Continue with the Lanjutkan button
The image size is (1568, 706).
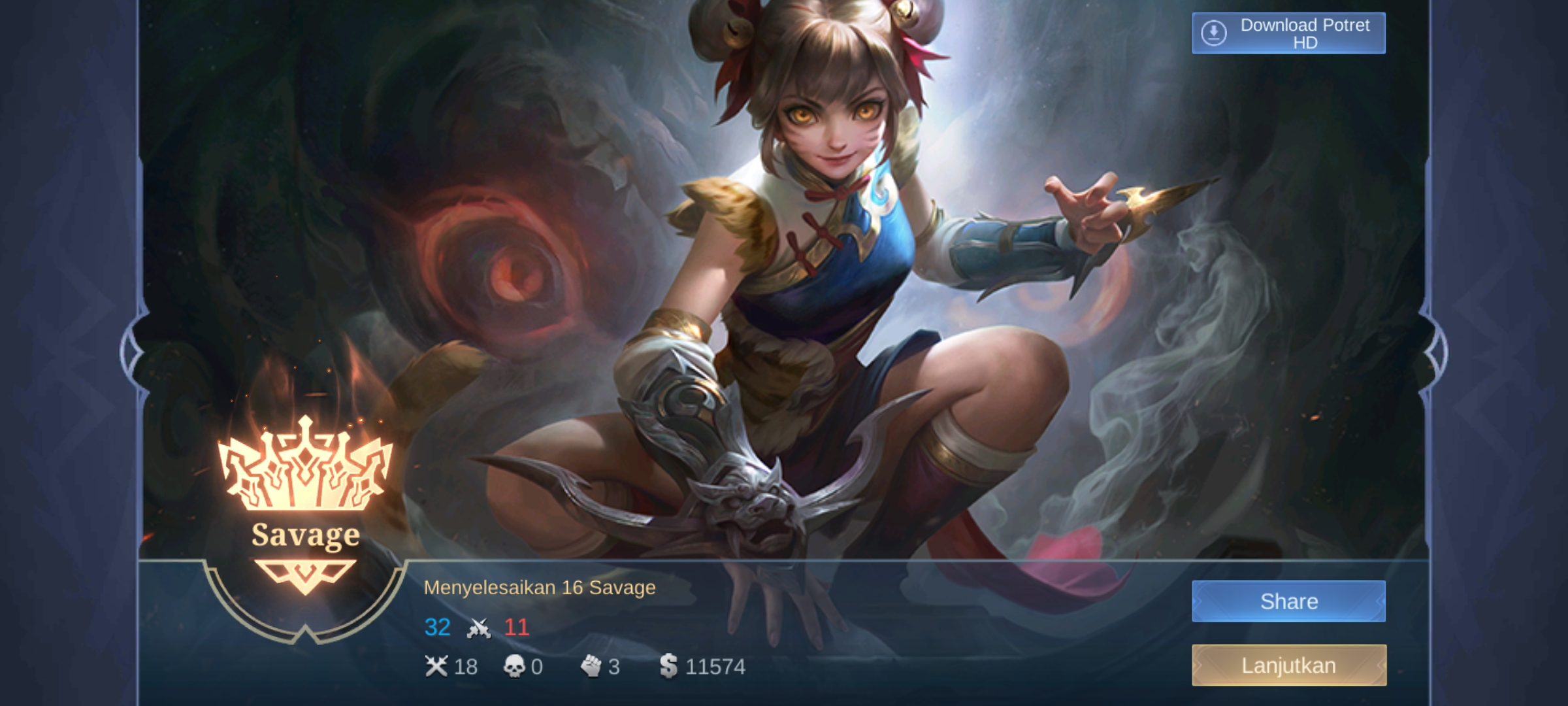coord(1288,665)
